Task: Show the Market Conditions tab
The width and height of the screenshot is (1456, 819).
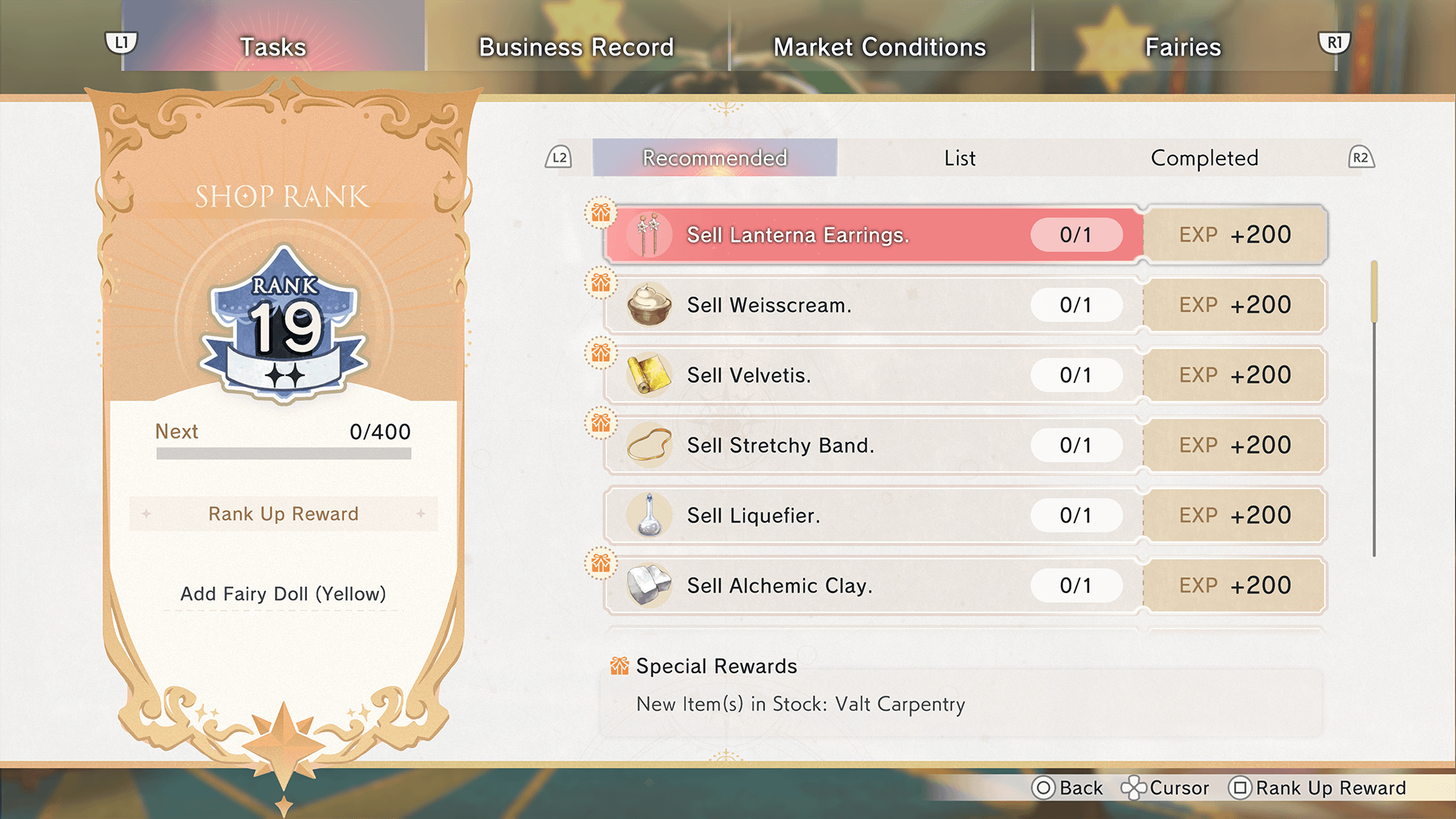Action: [880, 47]
